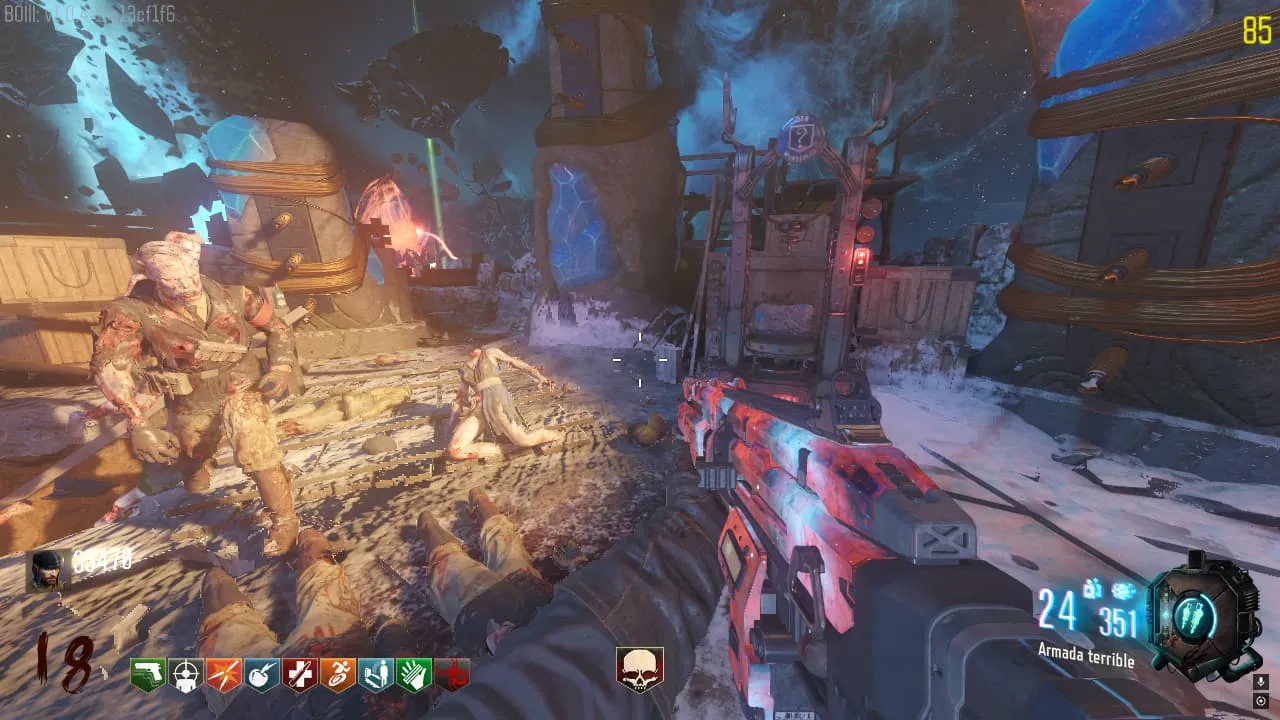Viewport: 1280px width, 720px height.
Task: Choose the Quick Revive perk icon
Action: tap(375, 675)
